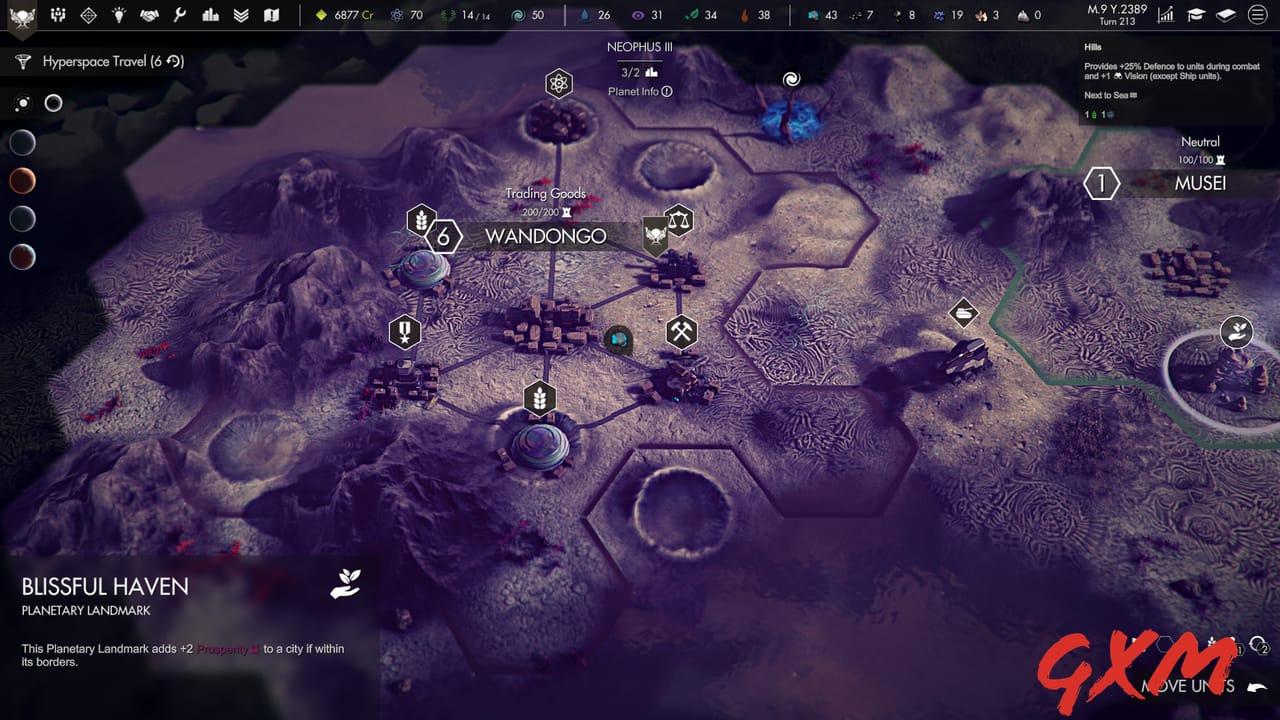Image resolution: width=1280 pixels, height=720 pixels.
Task: Select the hammer production district icon
Action: (x=681, y=330)
